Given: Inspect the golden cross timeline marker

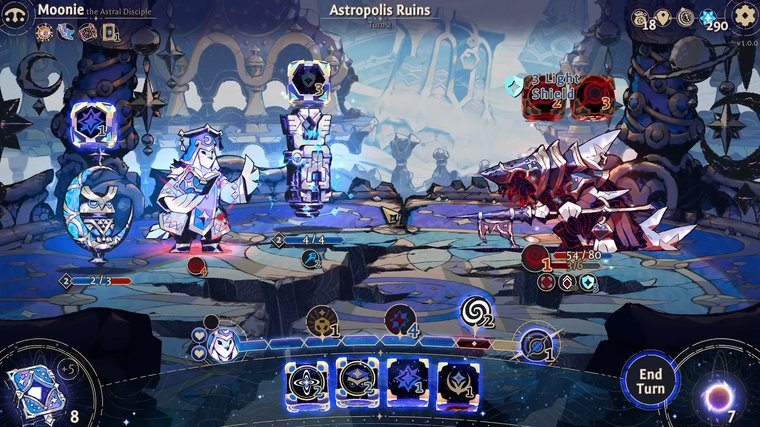Looking at the screenshot, I should pos(321,320).
